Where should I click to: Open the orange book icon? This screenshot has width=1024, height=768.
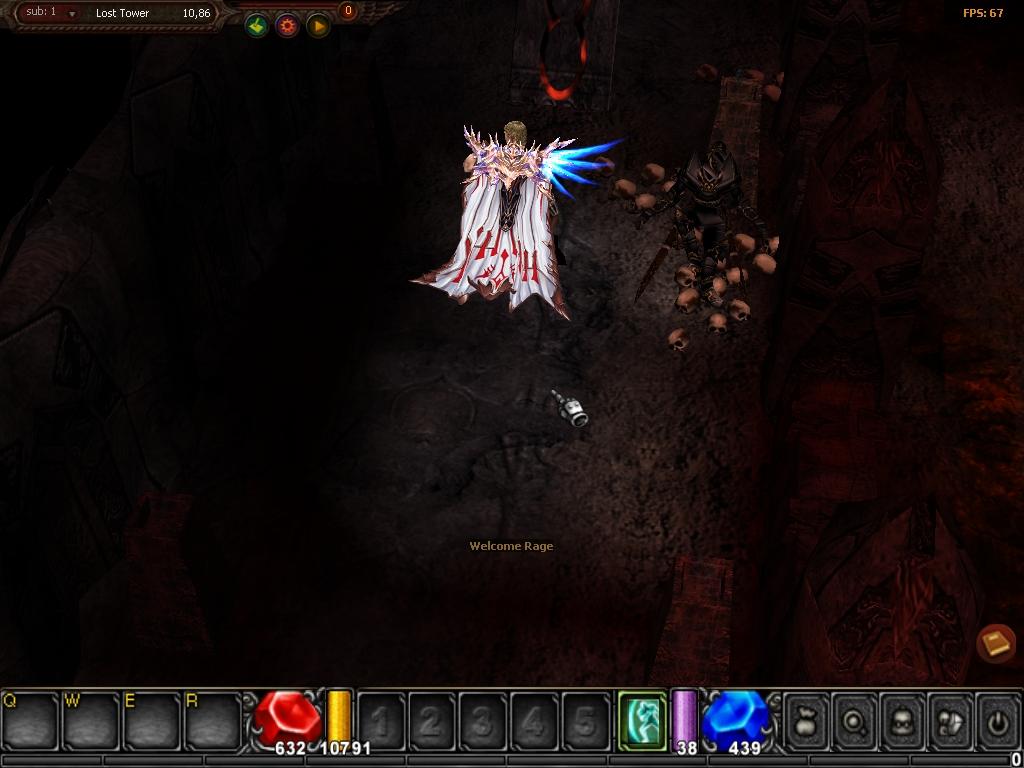996,644
